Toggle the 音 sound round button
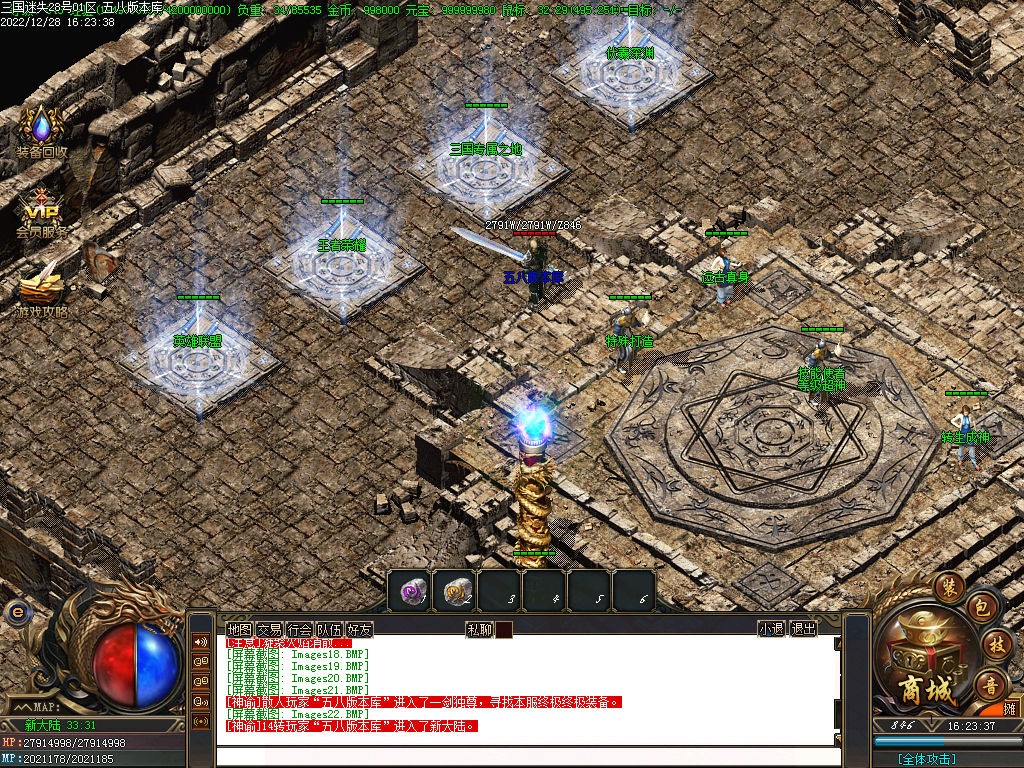1024x768 pixels. 991,684
